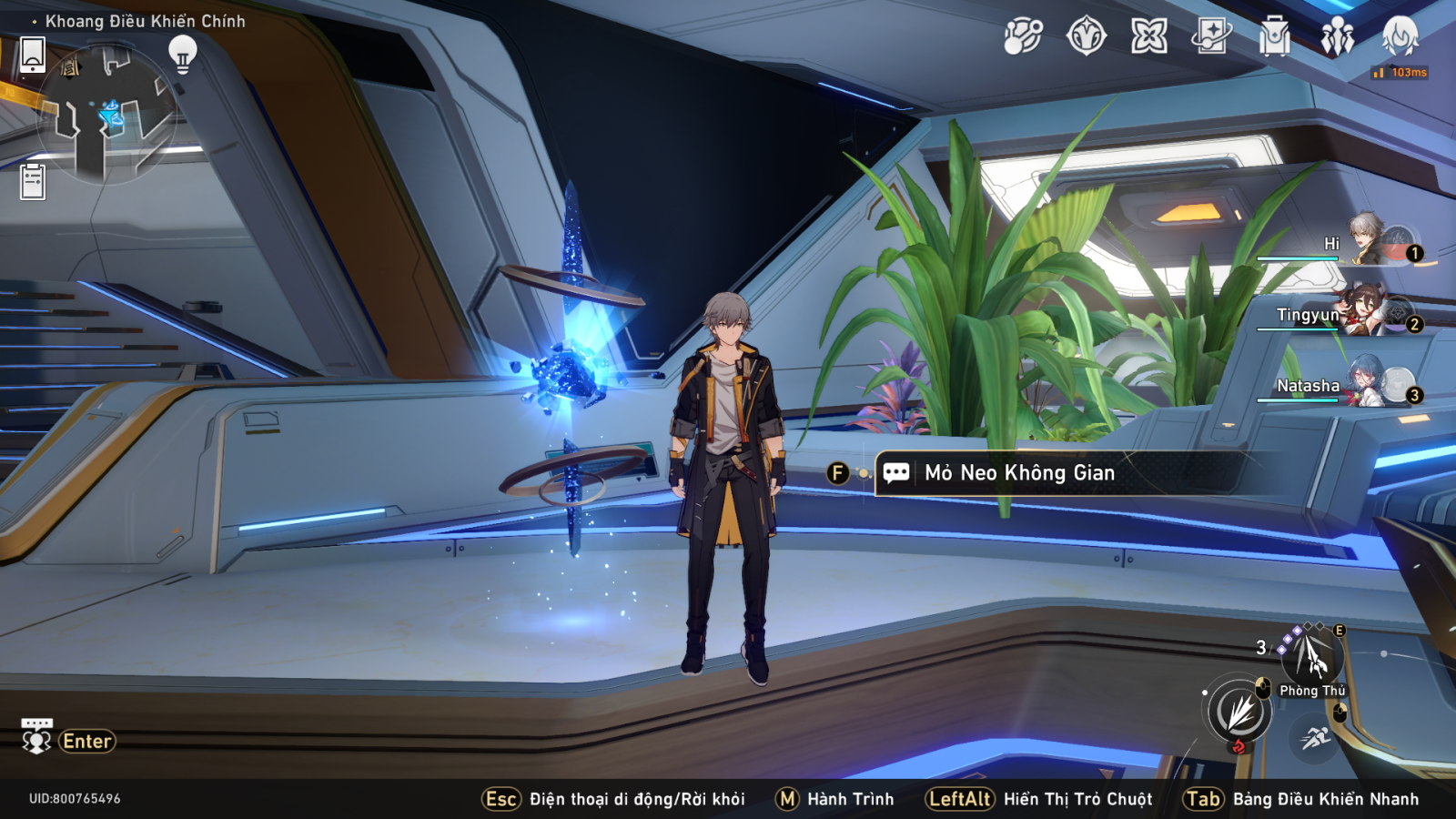Open the chat icon beside Enter
The width and height of the screenshot is (1456, 819).
point(36,738)
